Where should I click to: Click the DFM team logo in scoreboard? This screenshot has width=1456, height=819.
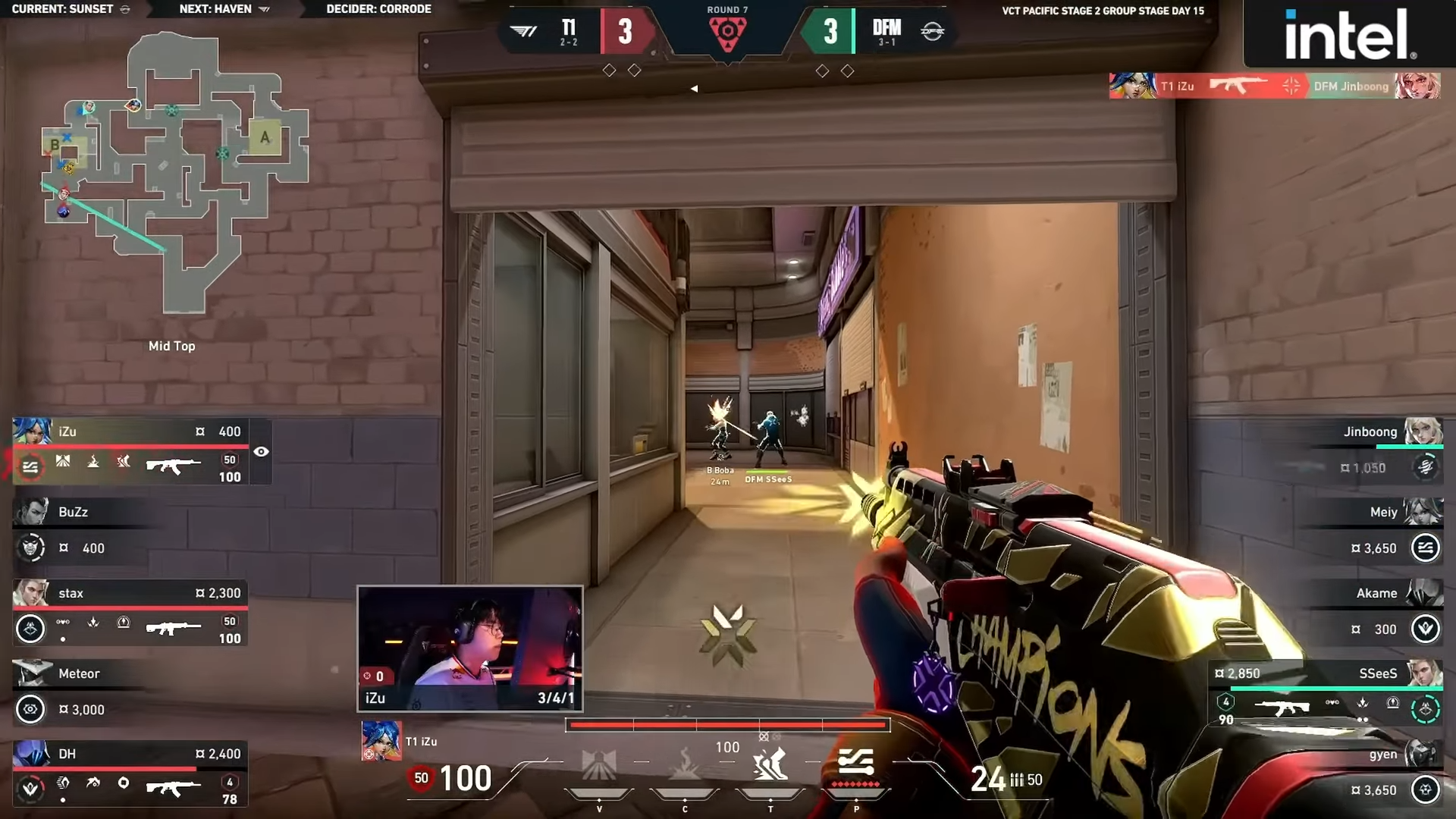pos(932,31)
